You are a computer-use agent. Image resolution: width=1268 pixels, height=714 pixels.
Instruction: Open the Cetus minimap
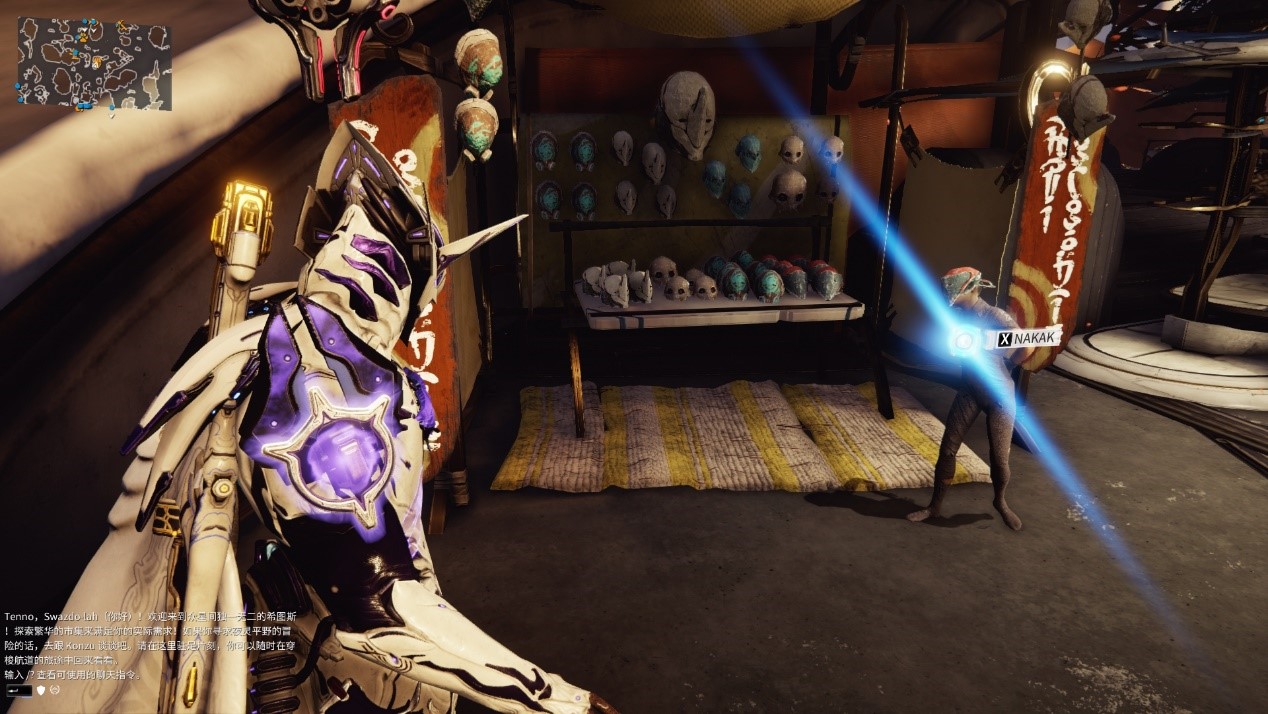click(x=94, y=63)
